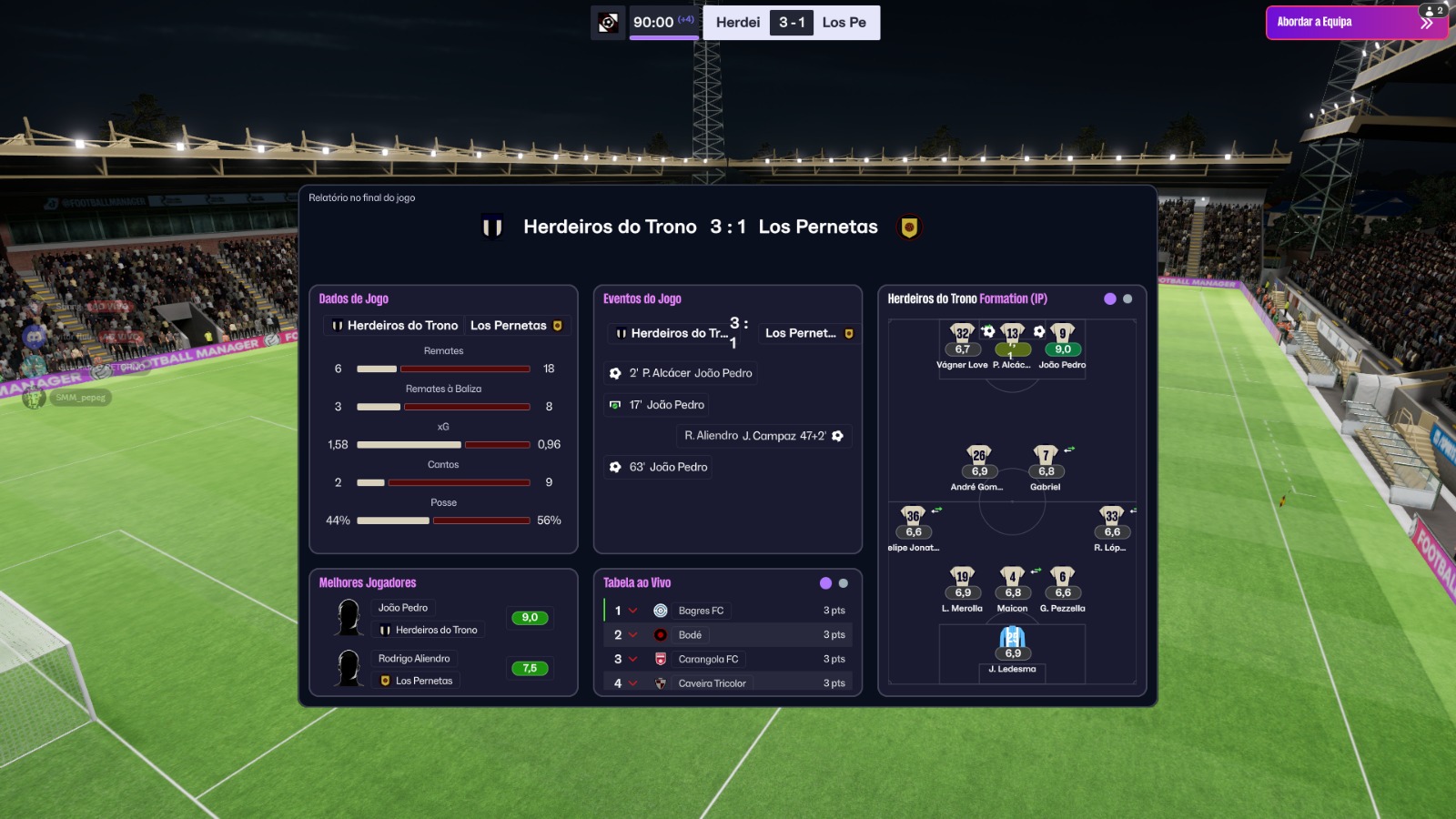Switch to second Tabela ao Vivo page dot
The height and width of the screenshot is (819, 1456).
click(x=843, y=583)
